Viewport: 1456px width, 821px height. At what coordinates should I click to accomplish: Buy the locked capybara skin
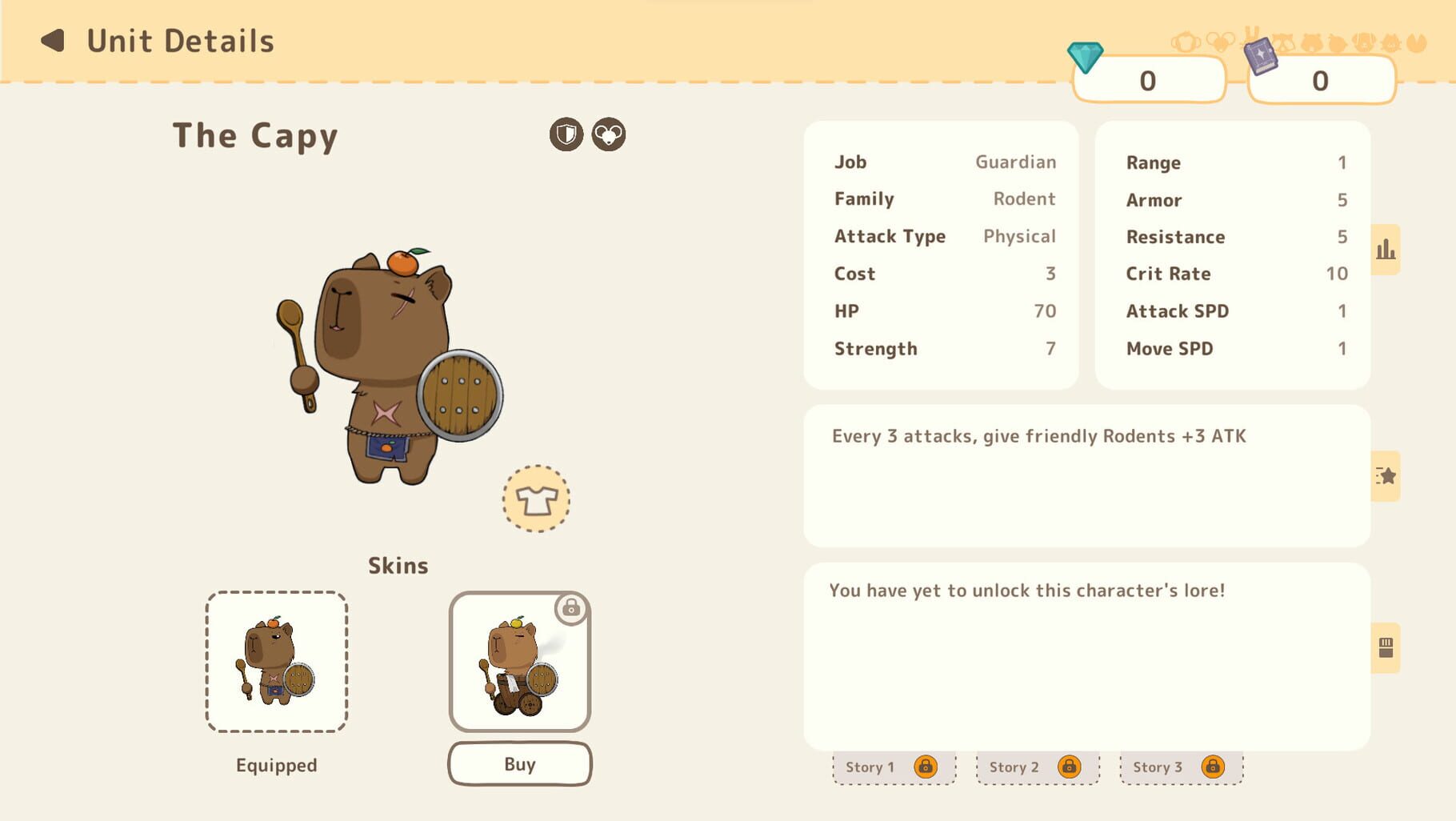[518, 764]
